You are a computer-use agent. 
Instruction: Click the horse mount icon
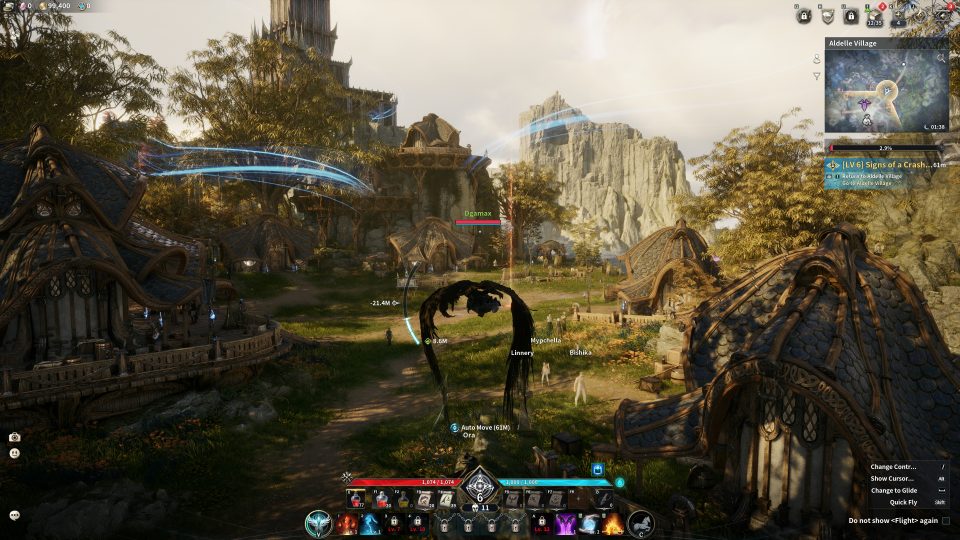[x=640, y=522]
